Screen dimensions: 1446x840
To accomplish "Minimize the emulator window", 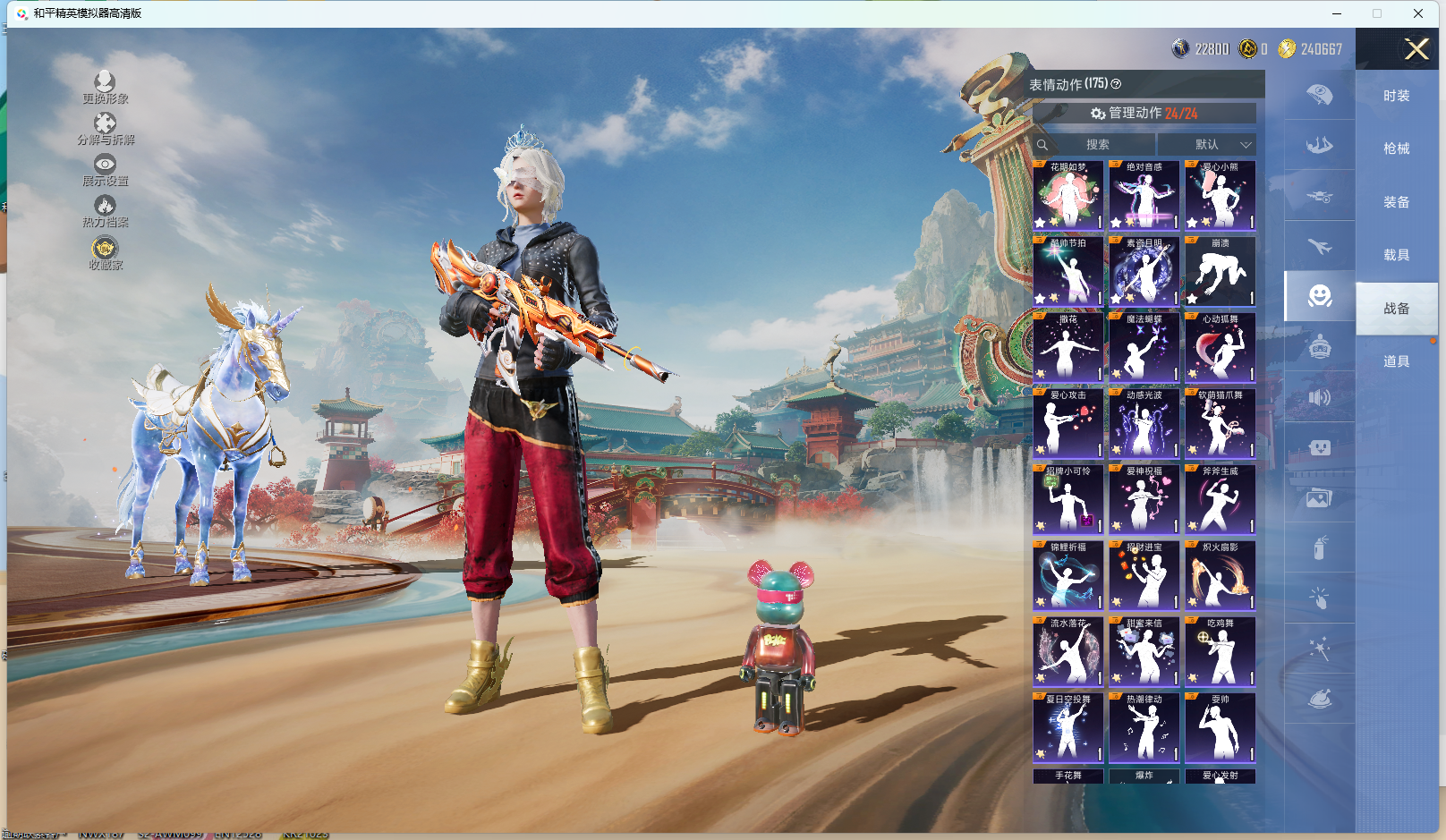I will coord(1337,13).
